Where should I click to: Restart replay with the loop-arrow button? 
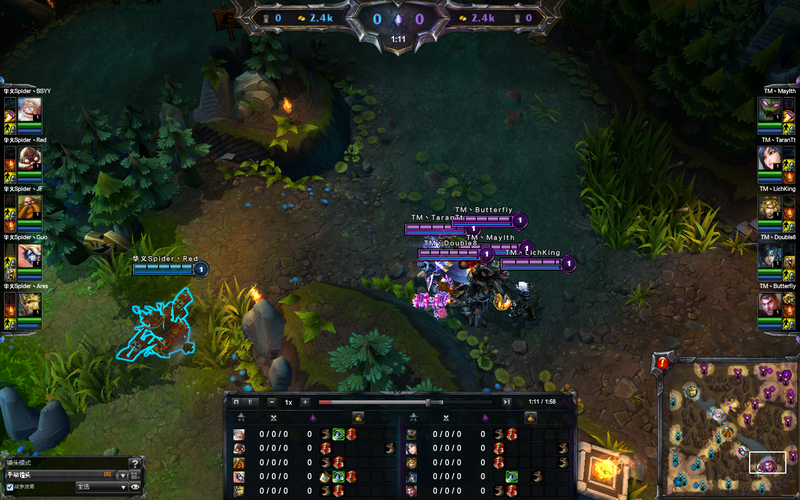pyautogui.click(x=236, y=402)
